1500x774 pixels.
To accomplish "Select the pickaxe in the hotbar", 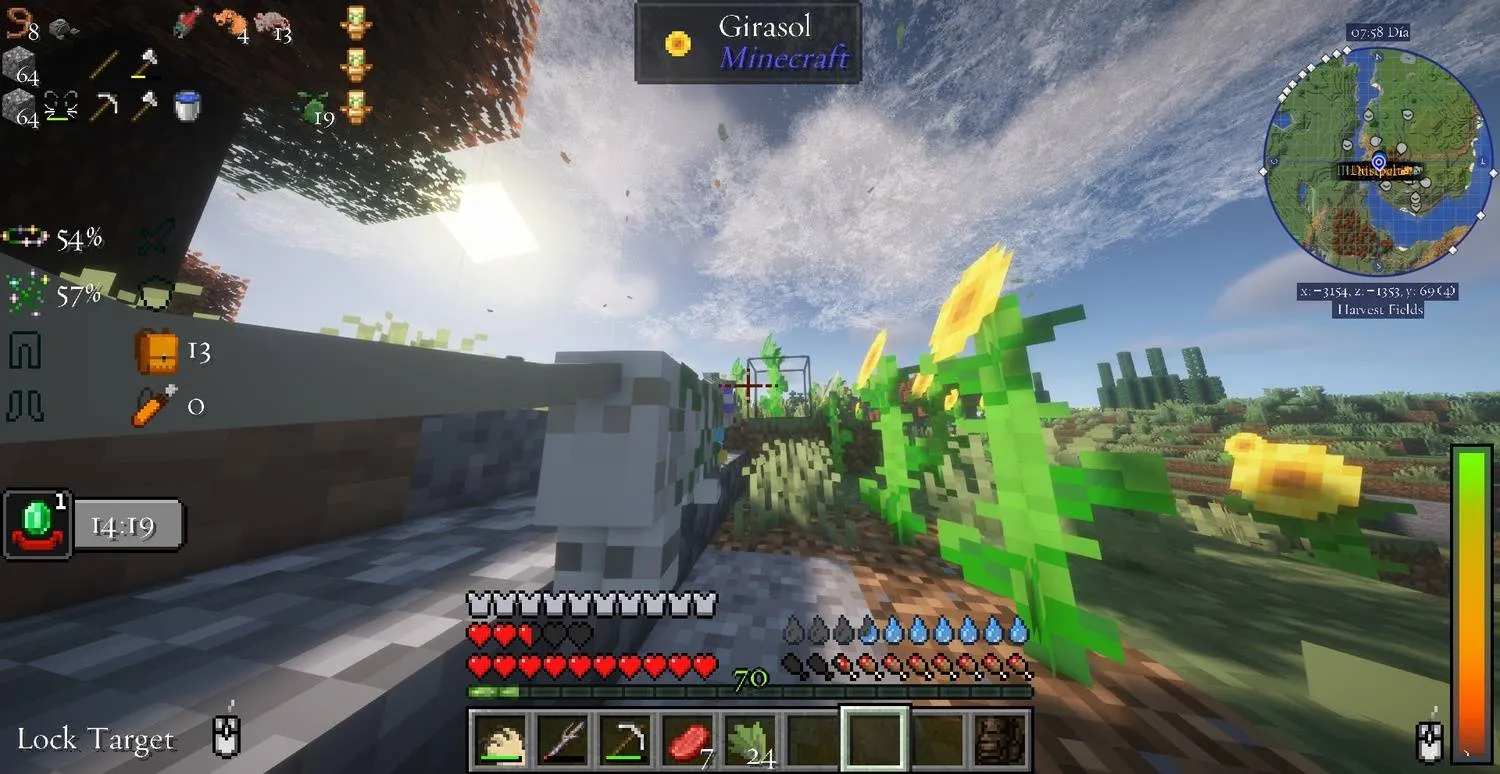I will click(x=625, y=738).
